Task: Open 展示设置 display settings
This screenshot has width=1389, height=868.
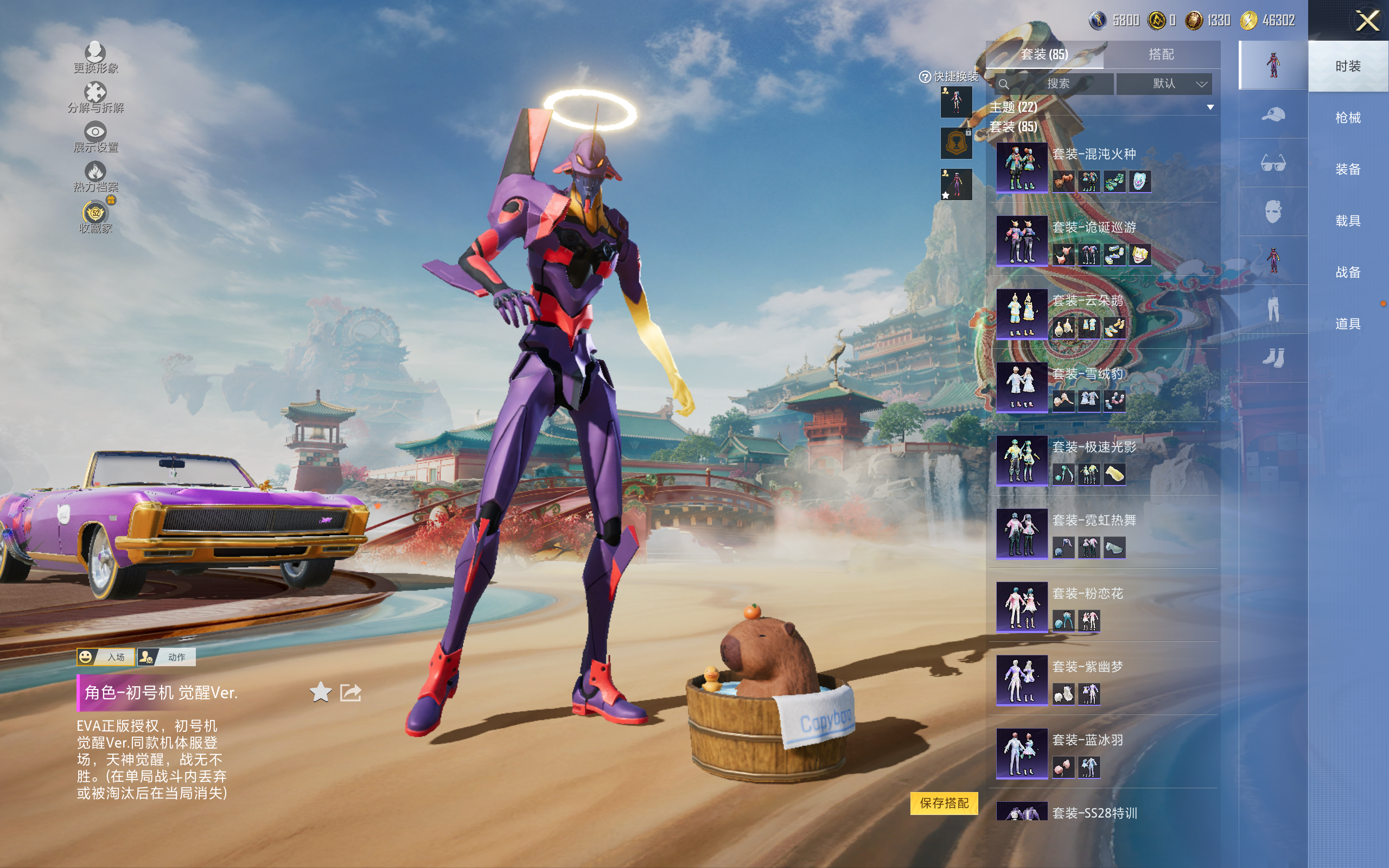Action: (x=95, y=137)
